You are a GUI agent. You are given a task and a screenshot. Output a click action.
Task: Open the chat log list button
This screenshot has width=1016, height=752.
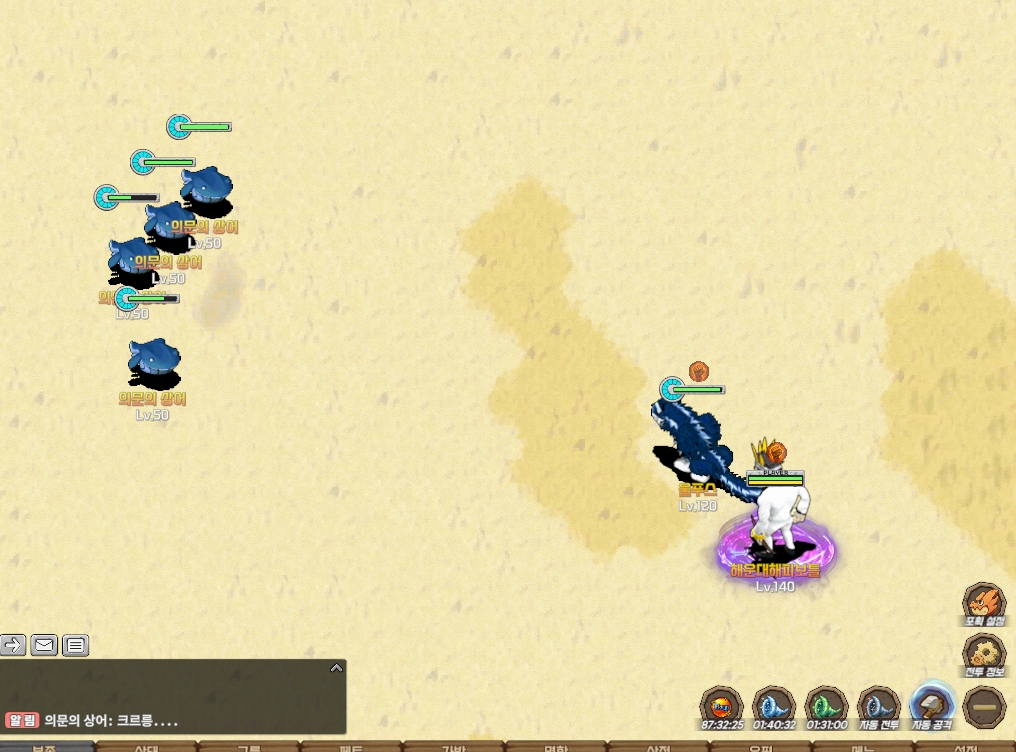(x=76, y=645)
